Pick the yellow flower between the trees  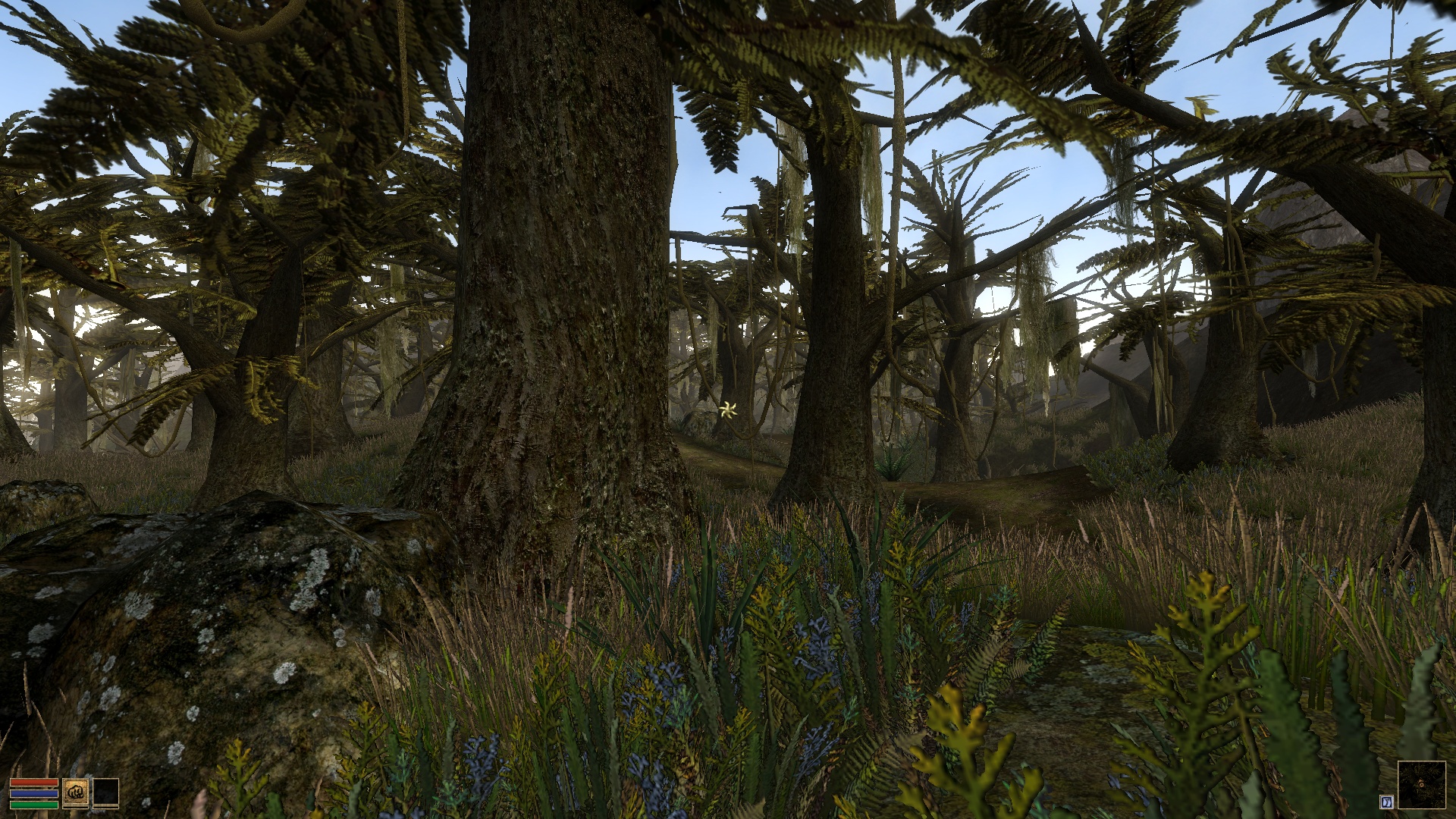click(x=730, y=410)
